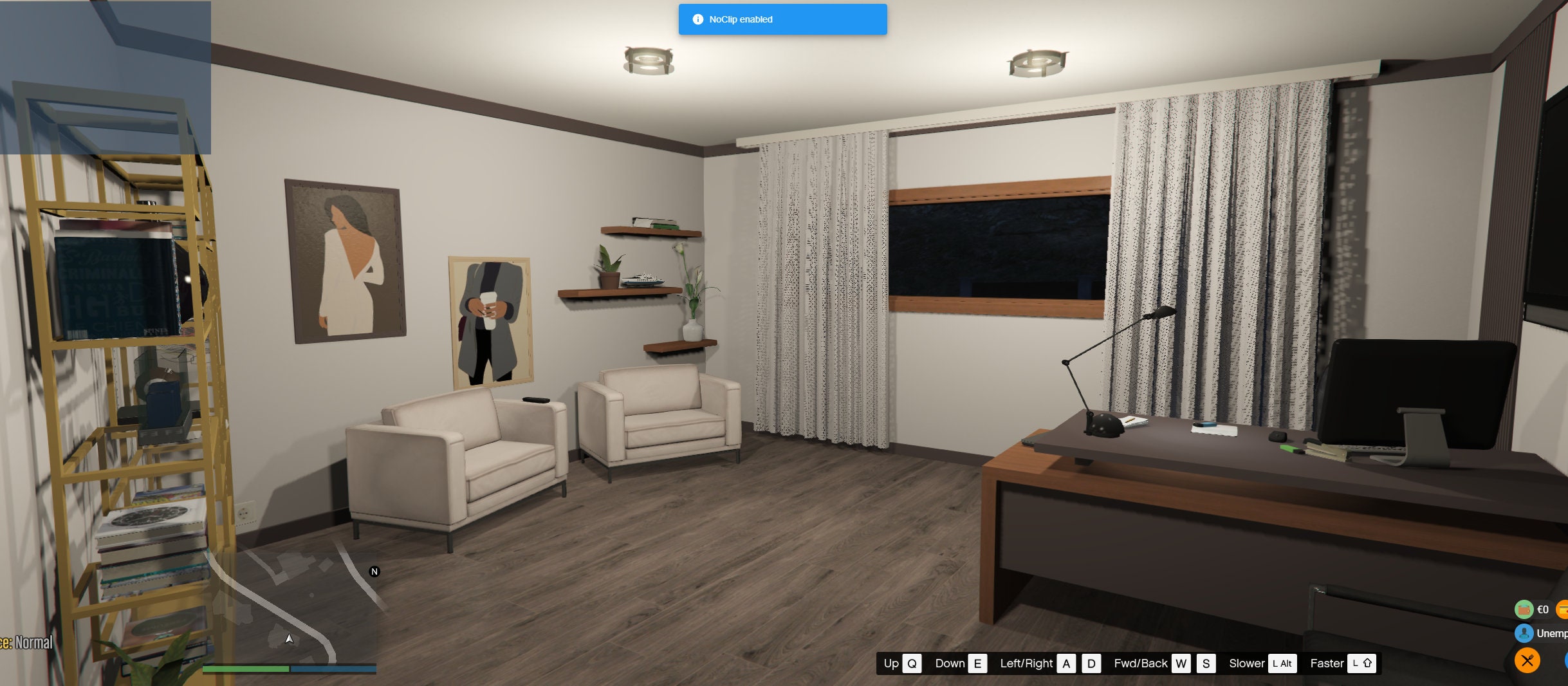The width and height of the screenshot is (1568, 686).
Task: Click the Normal voice range label
Action: (33, 642)
